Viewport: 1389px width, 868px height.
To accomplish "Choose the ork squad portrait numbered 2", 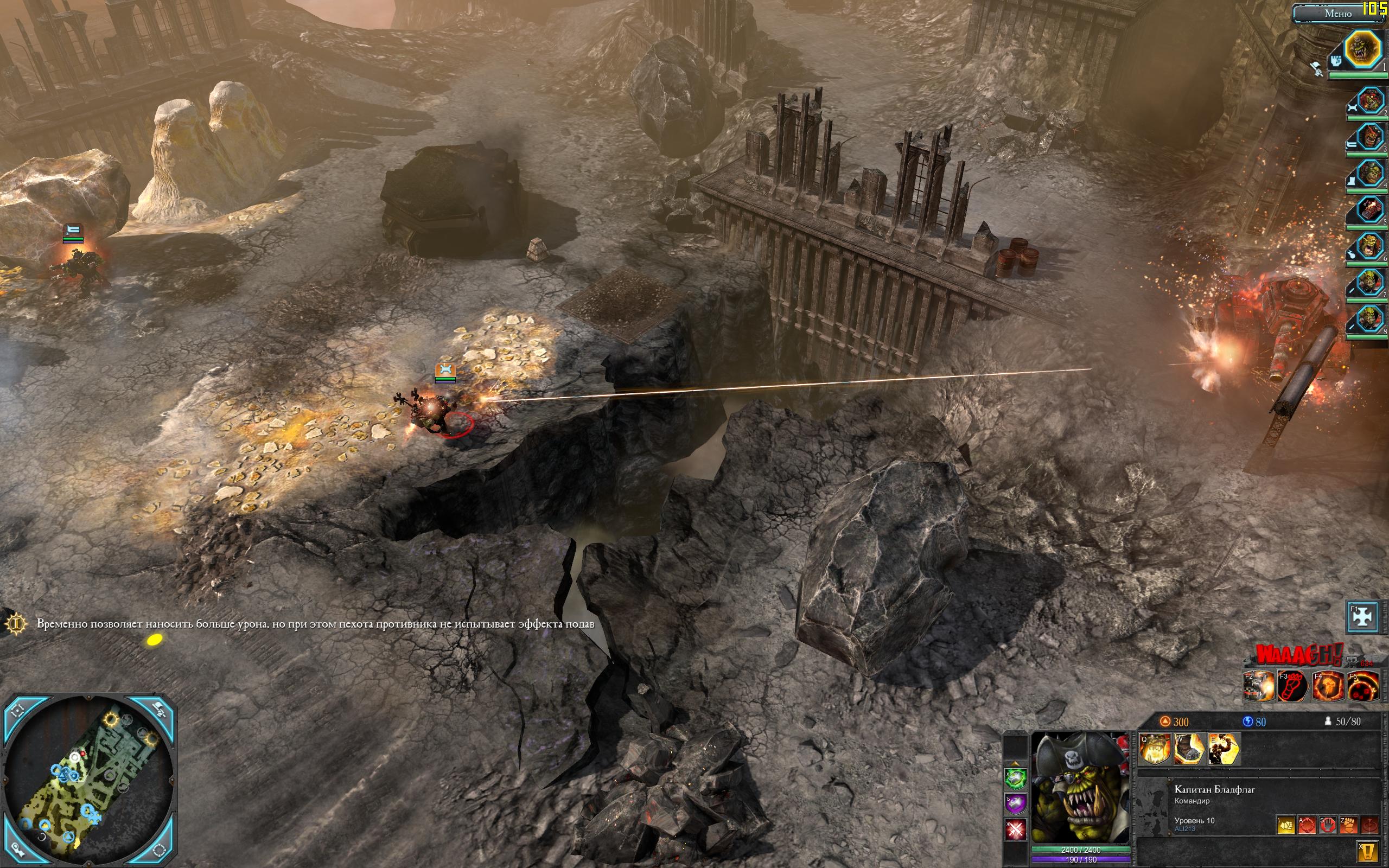I will [1369, 101].
